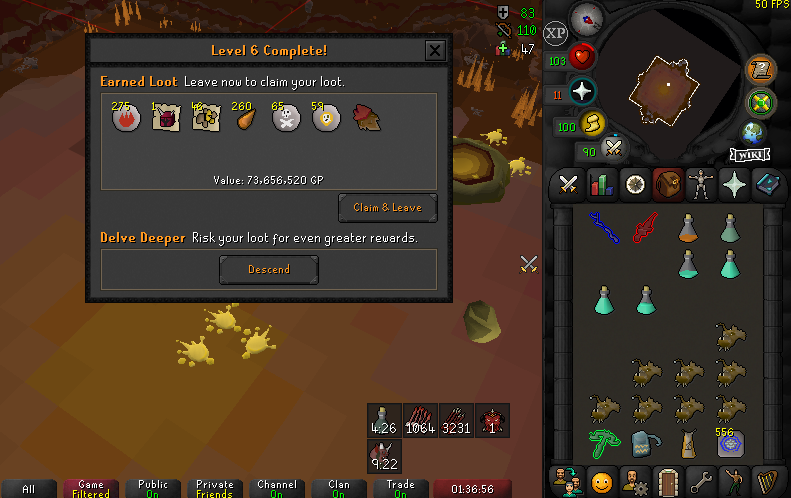Screen dimensions: 791x498
Task: Descend to delve deeper
Action: pos(269,269)
